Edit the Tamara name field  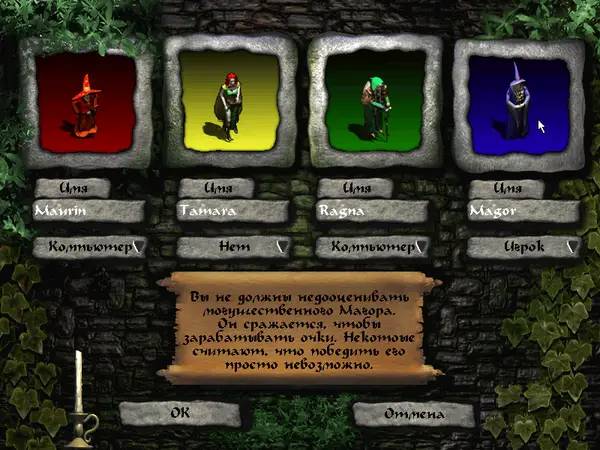click(232, 212)
